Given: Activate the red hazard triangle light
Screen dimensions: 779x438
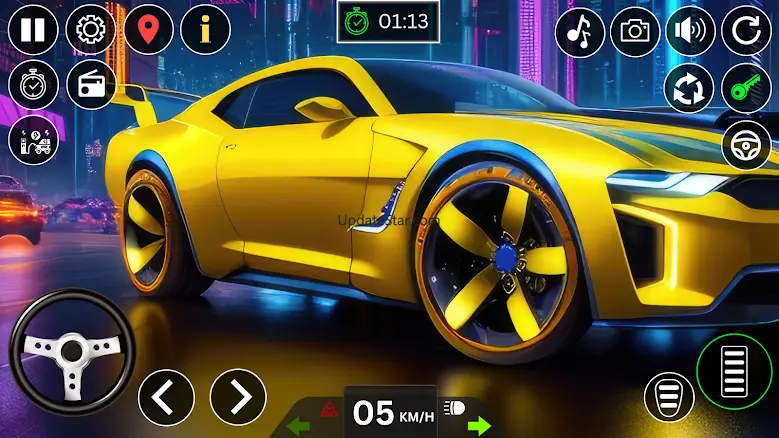Looking at the screenshot, I should (328, 408).
